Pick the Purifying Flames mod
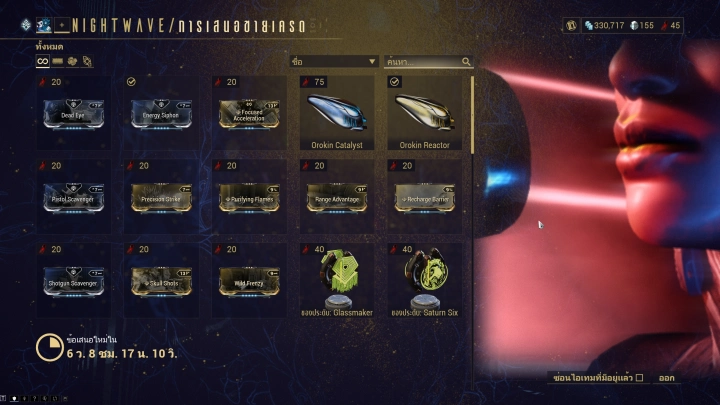The image size is (720, 405). (x=246, y=196)
